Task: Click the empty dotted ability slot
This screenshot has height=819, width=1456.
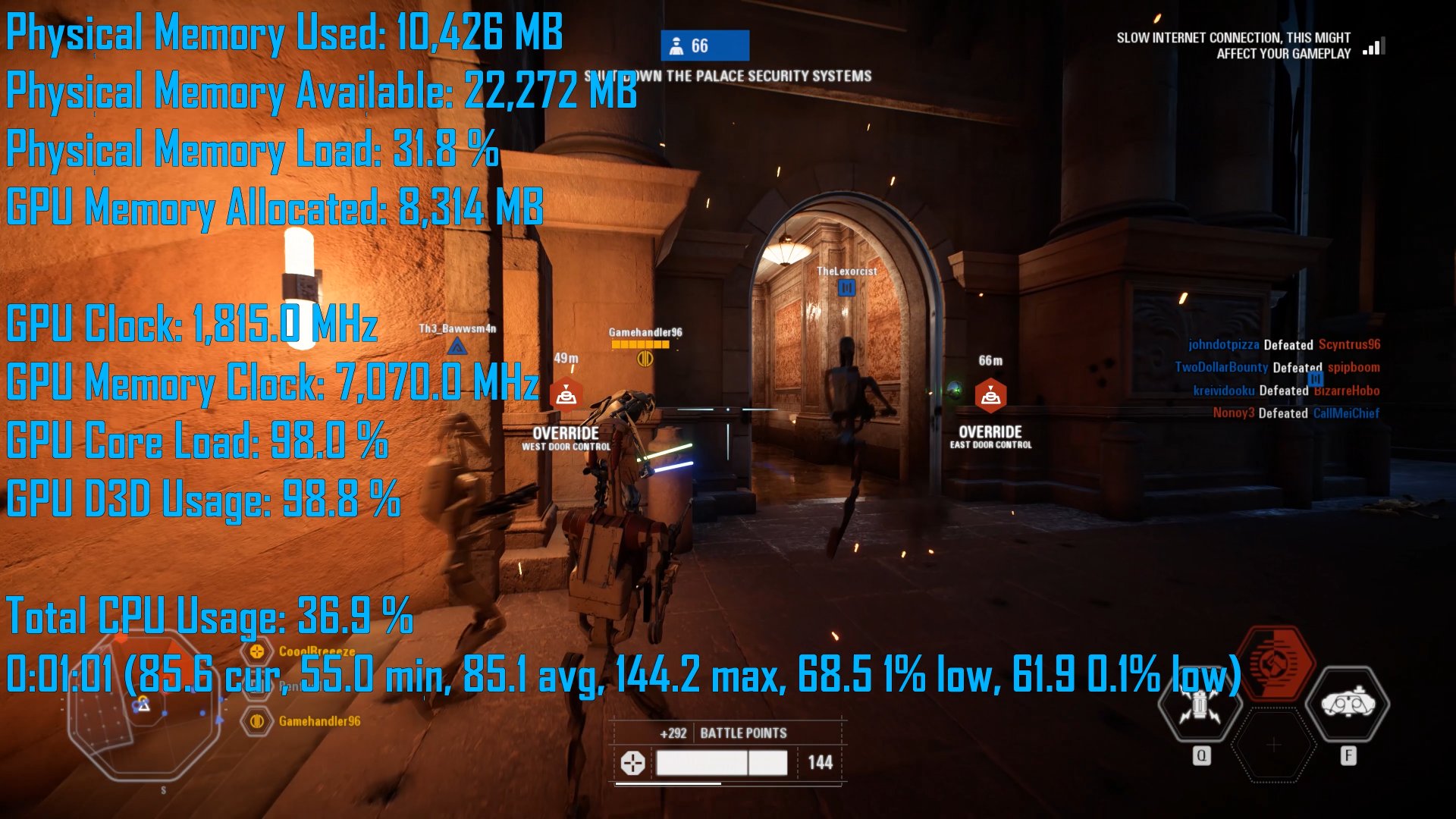Action: pyautogui.click(x=1274, y=746)
